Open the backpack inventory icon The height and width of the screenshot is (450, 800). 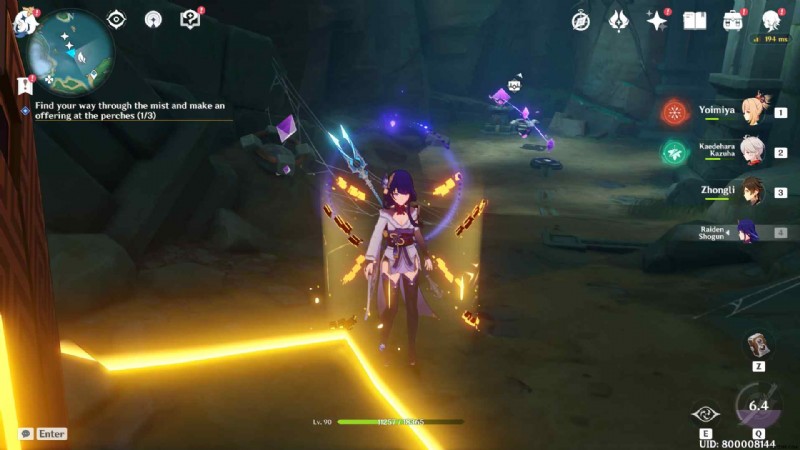click(733, 20)
